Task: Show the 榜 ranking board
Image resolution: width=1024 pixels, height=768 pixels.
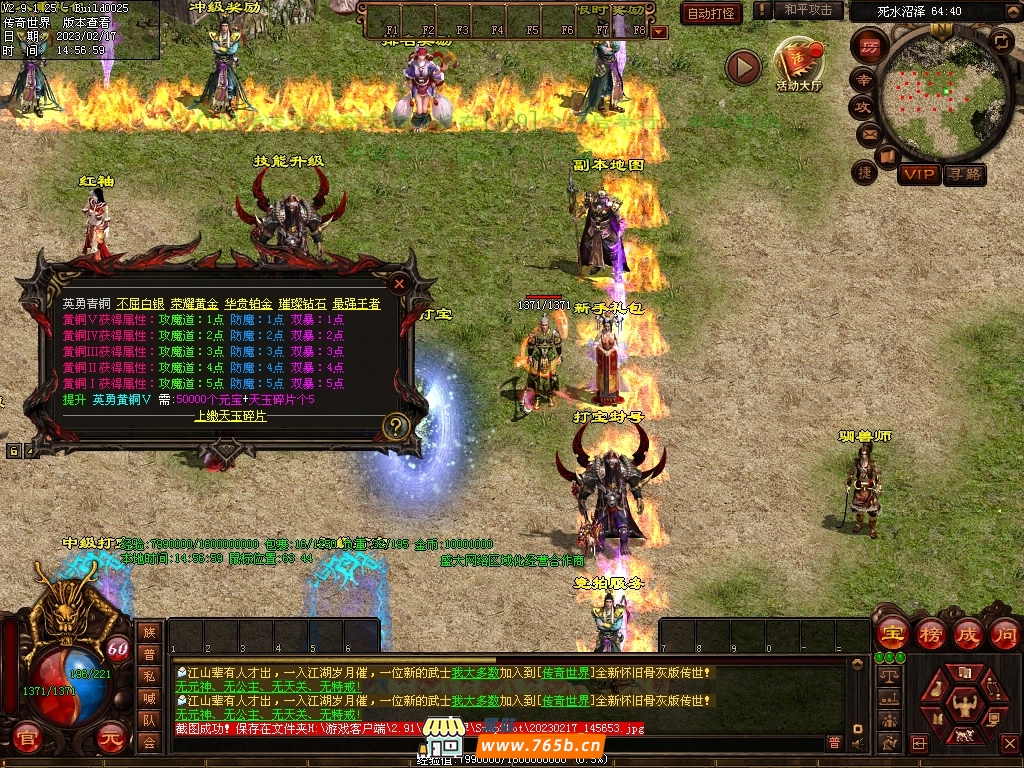Action: (931, 633)
